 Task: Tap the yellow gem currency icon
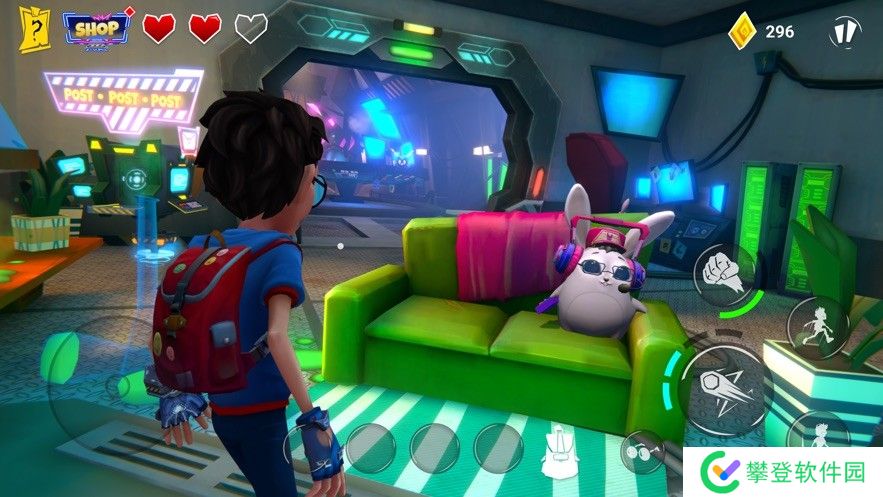(740, 31)
